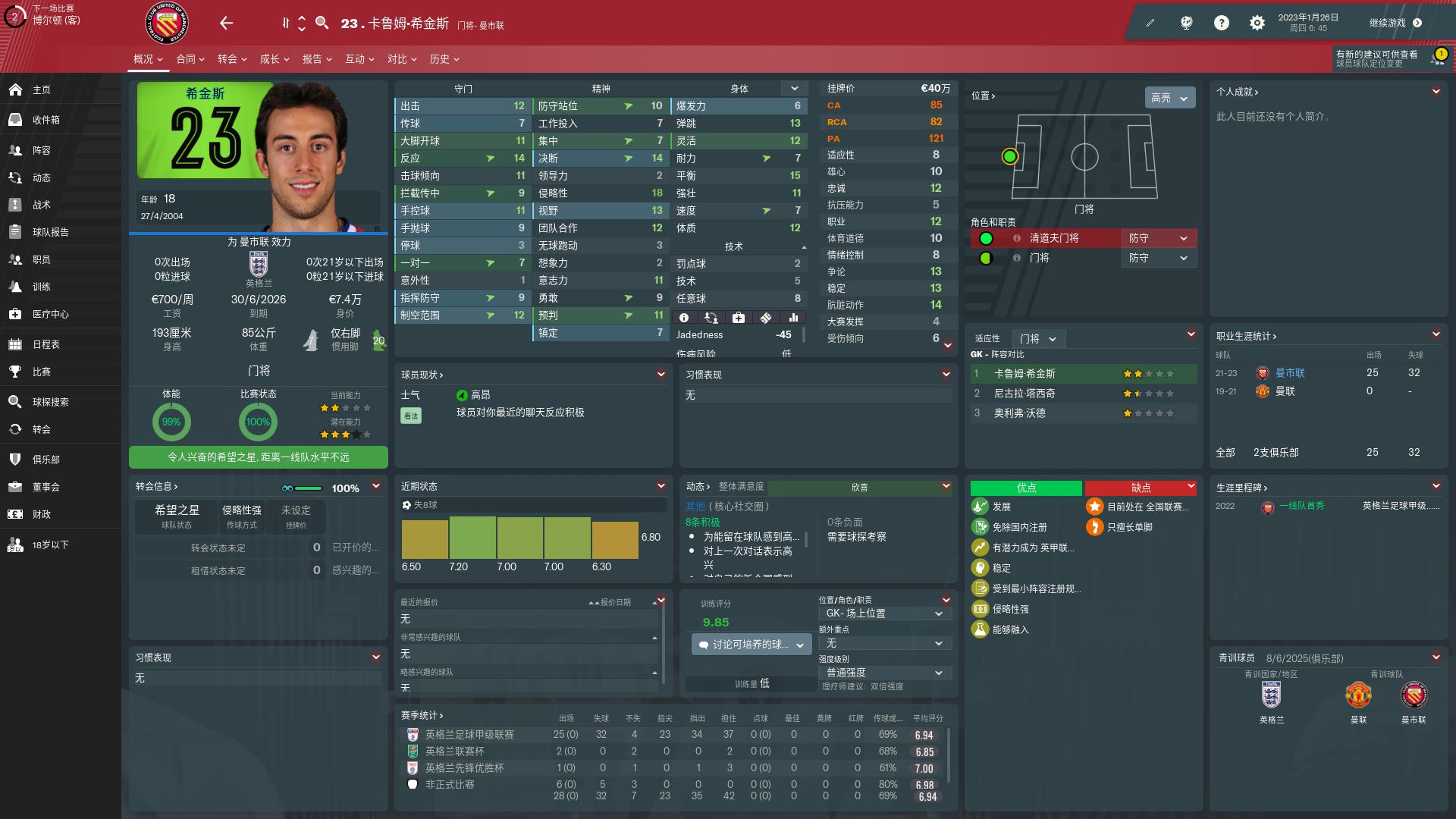Viewport: 1456px width, 819px height.
Task: Open search with the magnifier icon
Action: click(x=322, y=23)
